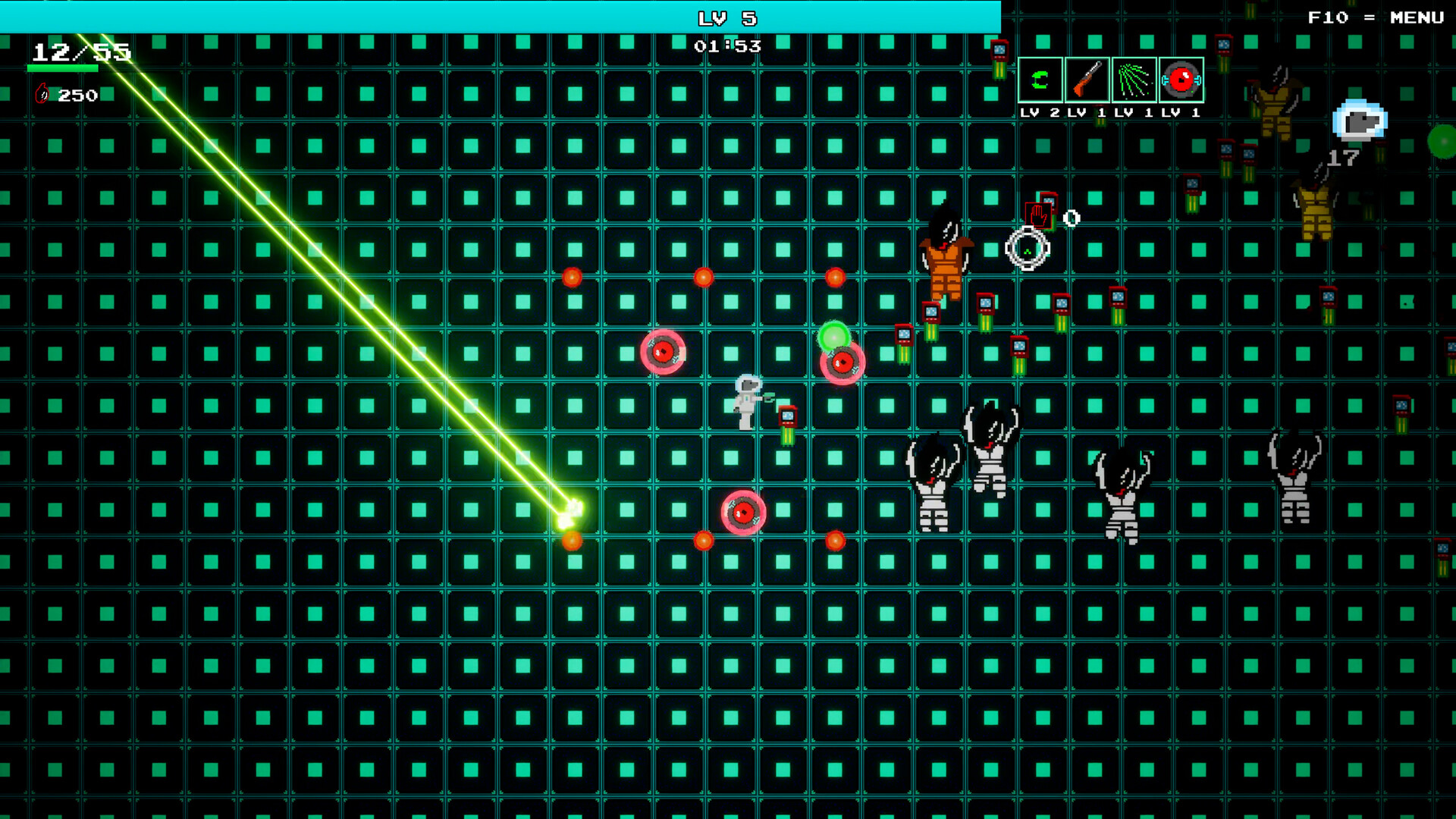Screen dimensions: 1456x819
Task: Select the green spread-shot weapon icon
Action: pyautogui.click(x=1135, y=81)
